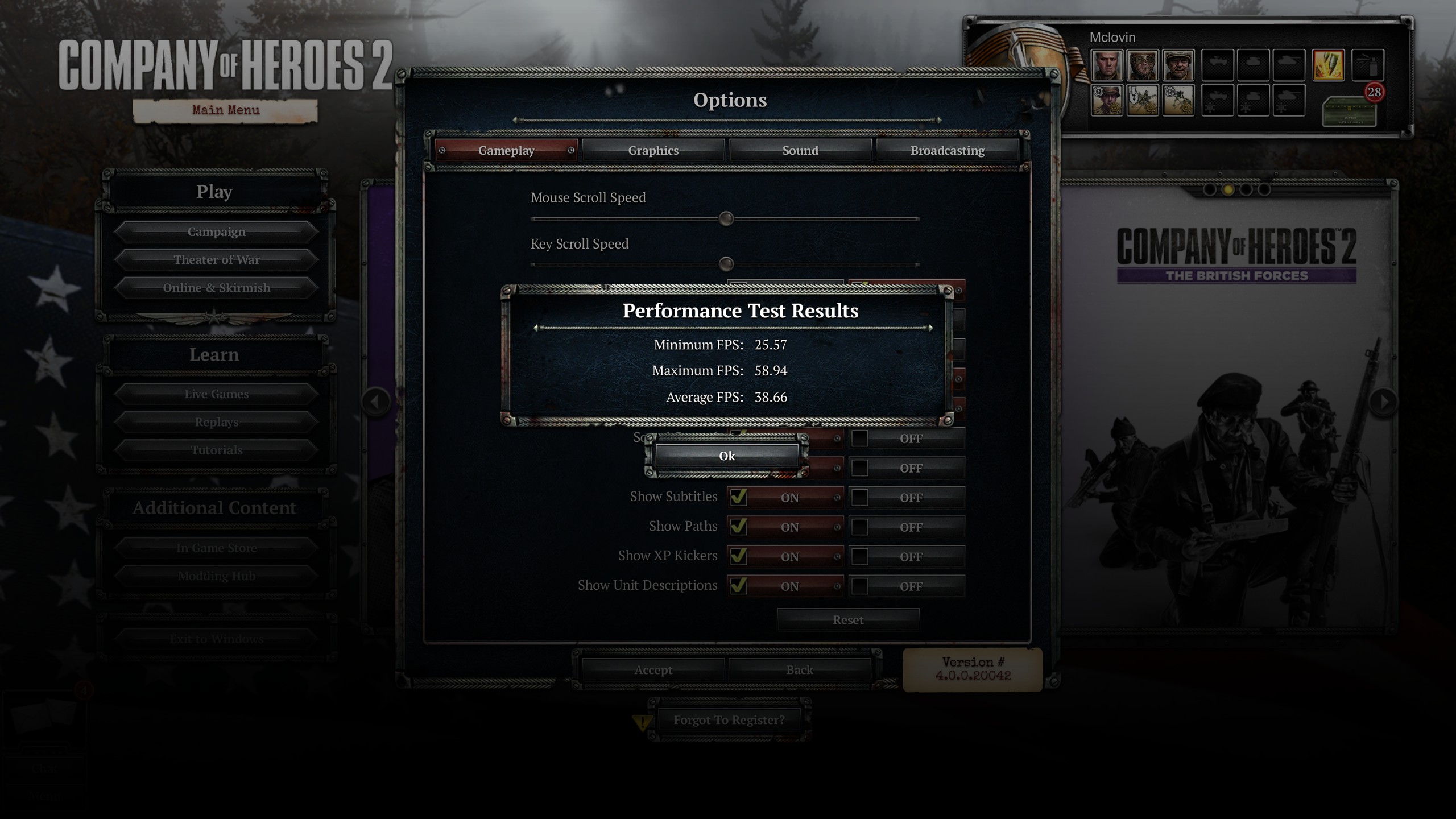
Task: Go Back from the Options window
Action: (x=799, y=670)
